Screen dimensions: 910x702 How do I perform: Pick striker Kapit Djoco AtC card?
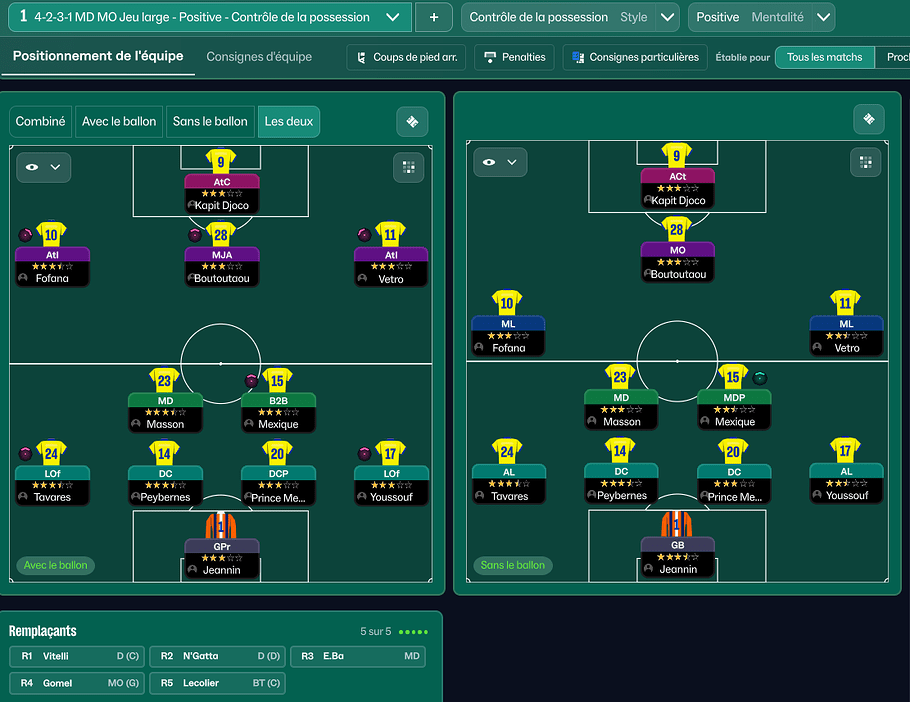click(221, 193)
